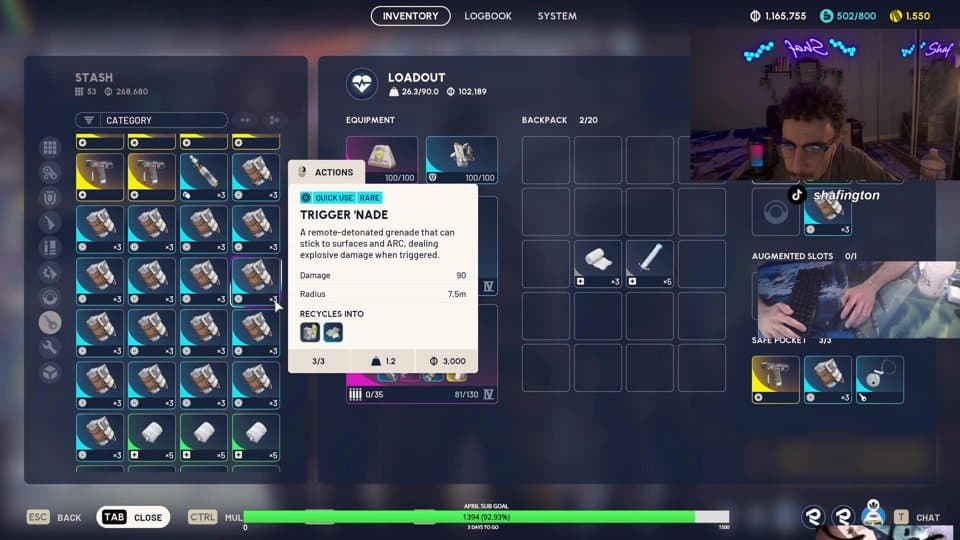The image size is (960, 540).
Task: Filter stash by the wrench category icon
Action: click(x=49, y=347)
